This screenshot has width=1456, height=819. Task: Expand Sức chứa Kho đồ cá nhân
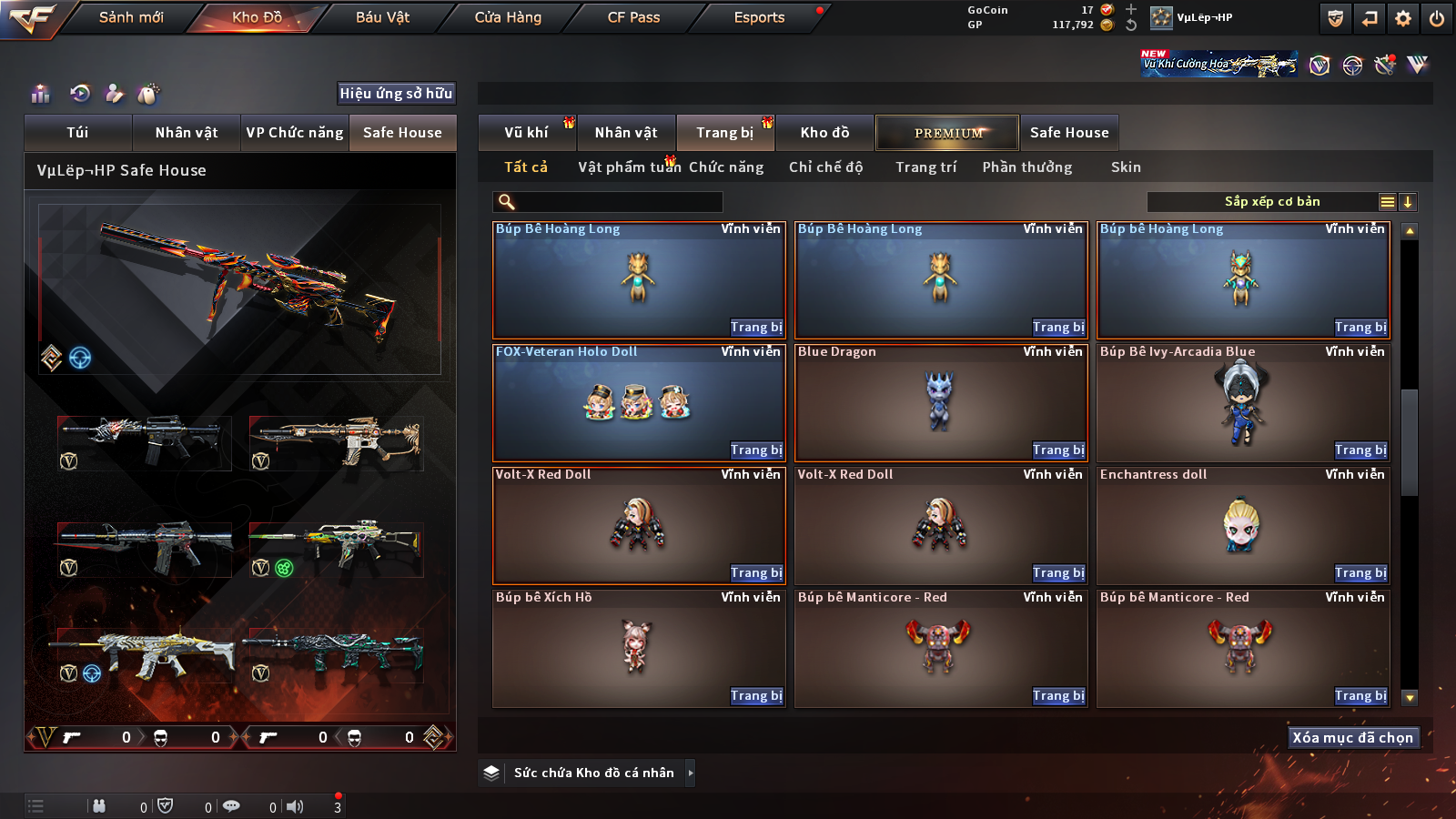pos(691,773)
